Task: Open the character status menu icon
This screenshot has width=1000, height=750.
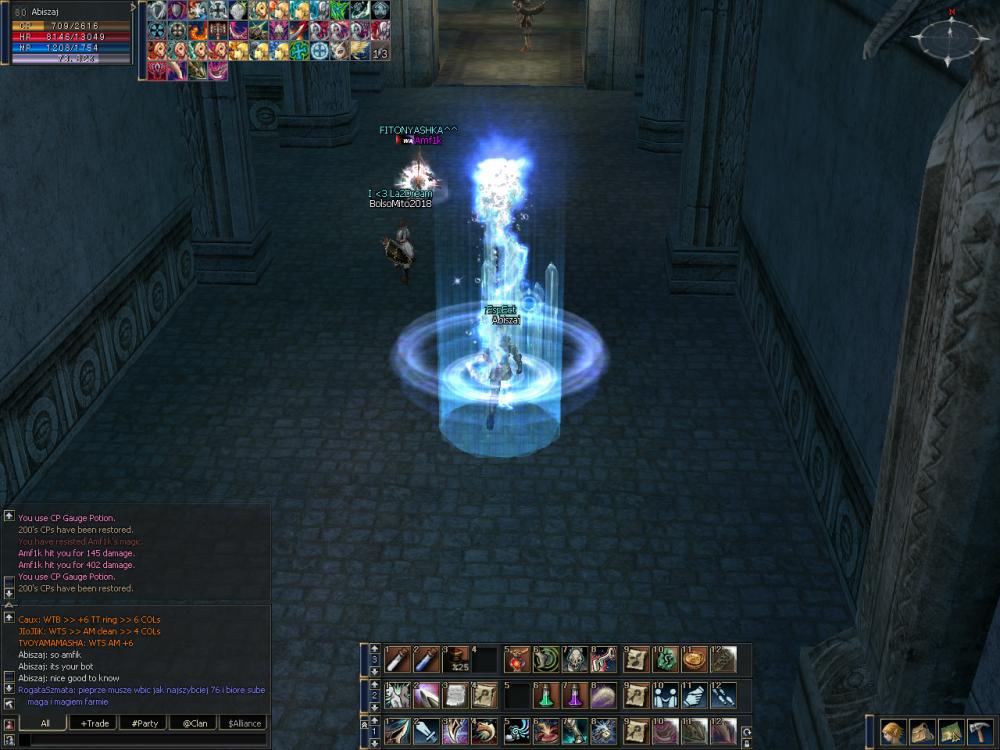Action: click(893, 732)
